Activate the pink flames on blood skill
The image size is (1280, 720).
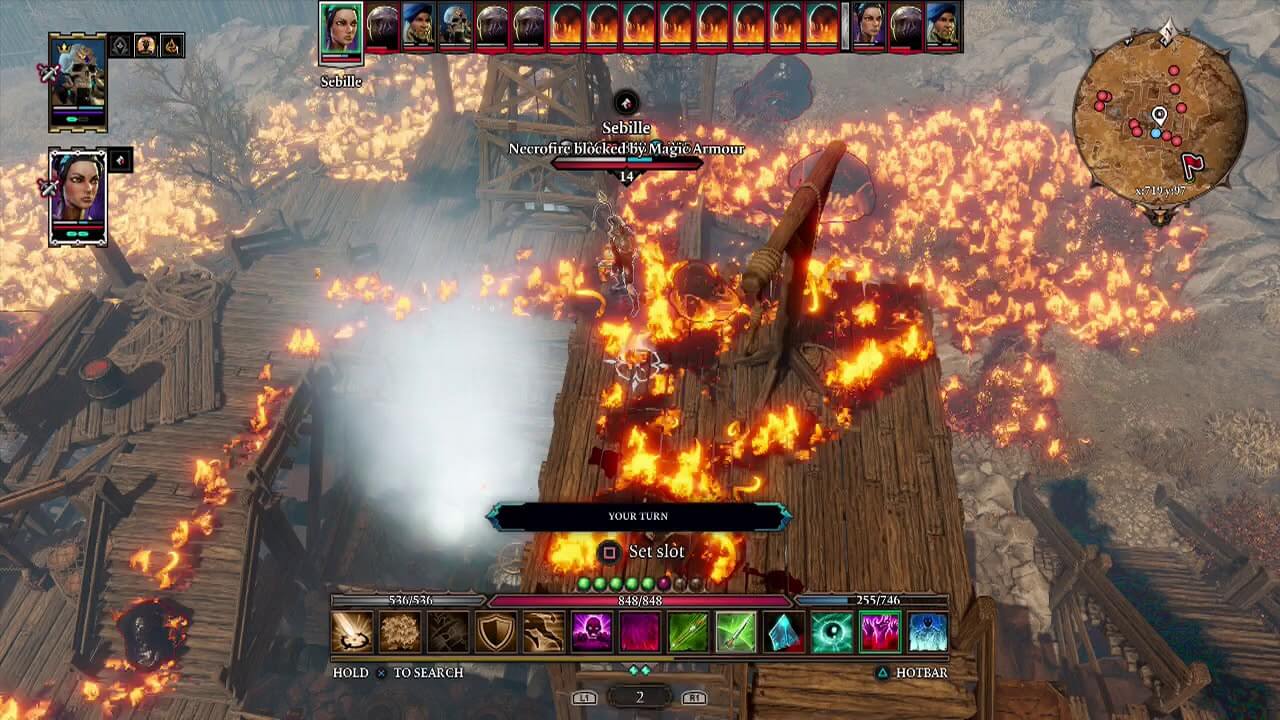880,632
